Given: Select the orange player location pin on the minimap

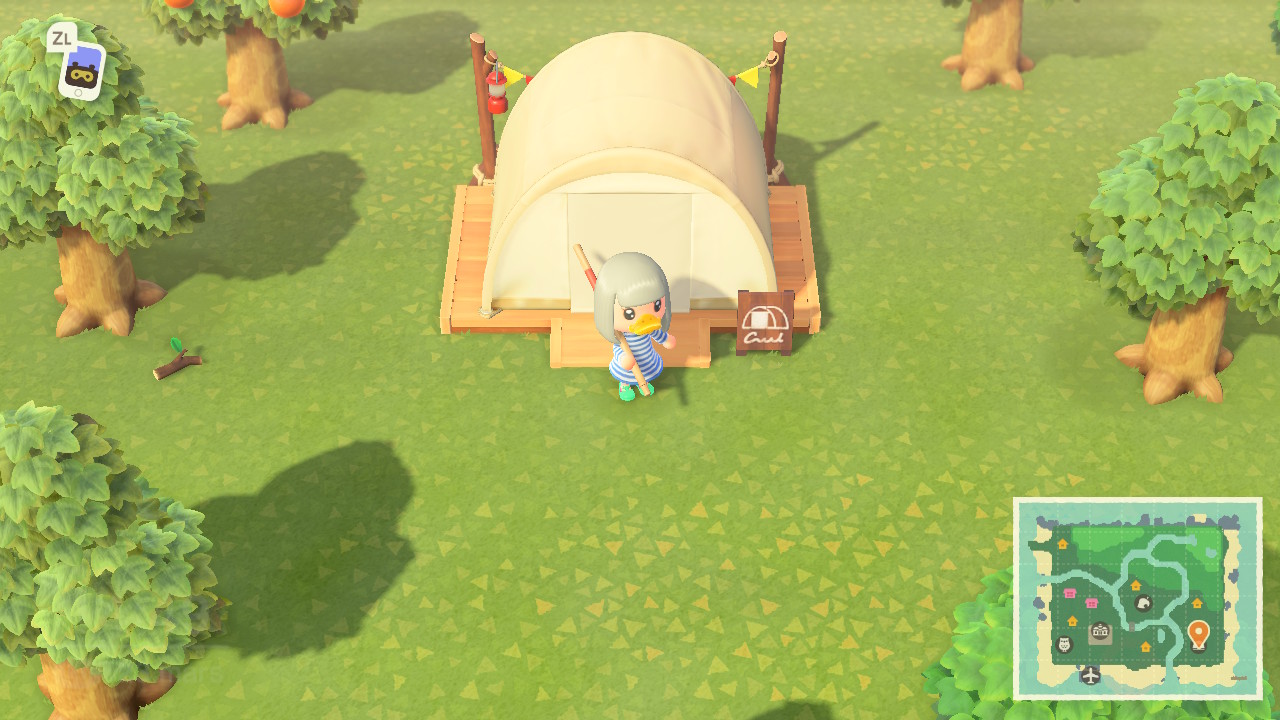Looking at the screenshot, I should (x=1200, y=633).
